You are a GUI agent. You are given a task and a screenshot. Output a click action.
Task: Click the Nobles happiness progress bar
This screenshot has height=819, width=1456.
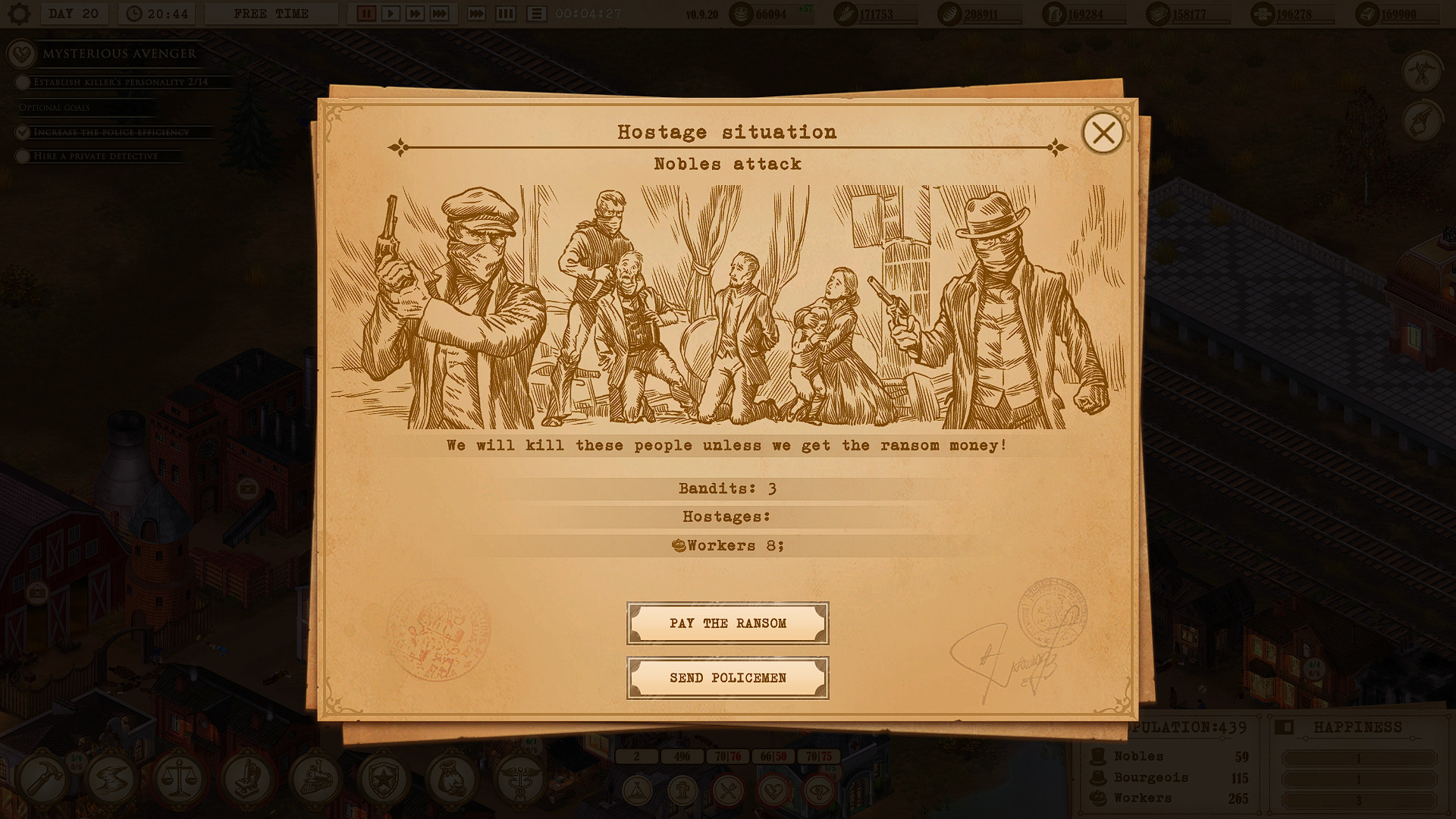click(x=1357, y=757)
